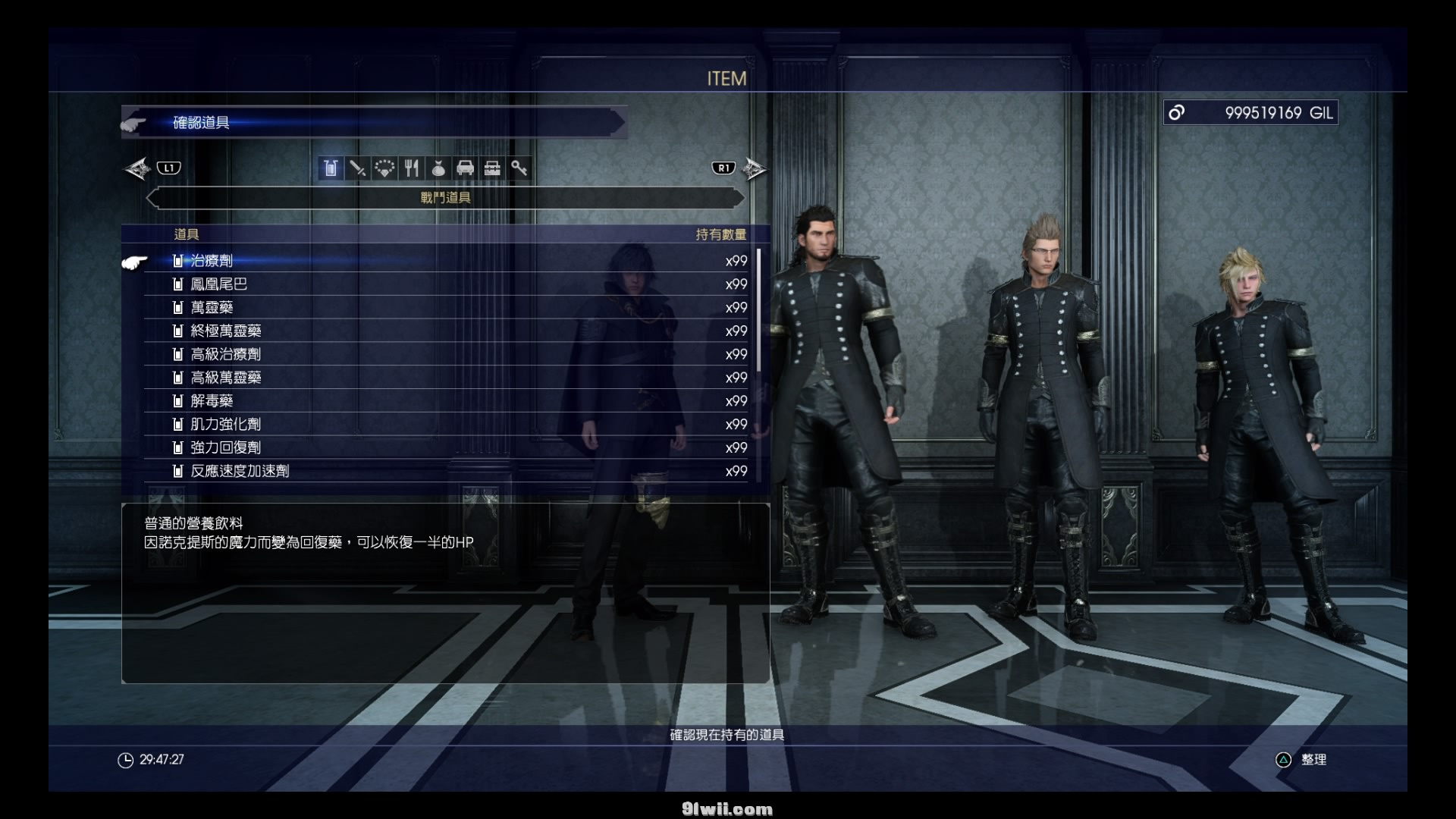Switch to the sword weapons category tab
This screenshot has height=819, width=1456.
(x=357, y=168)
